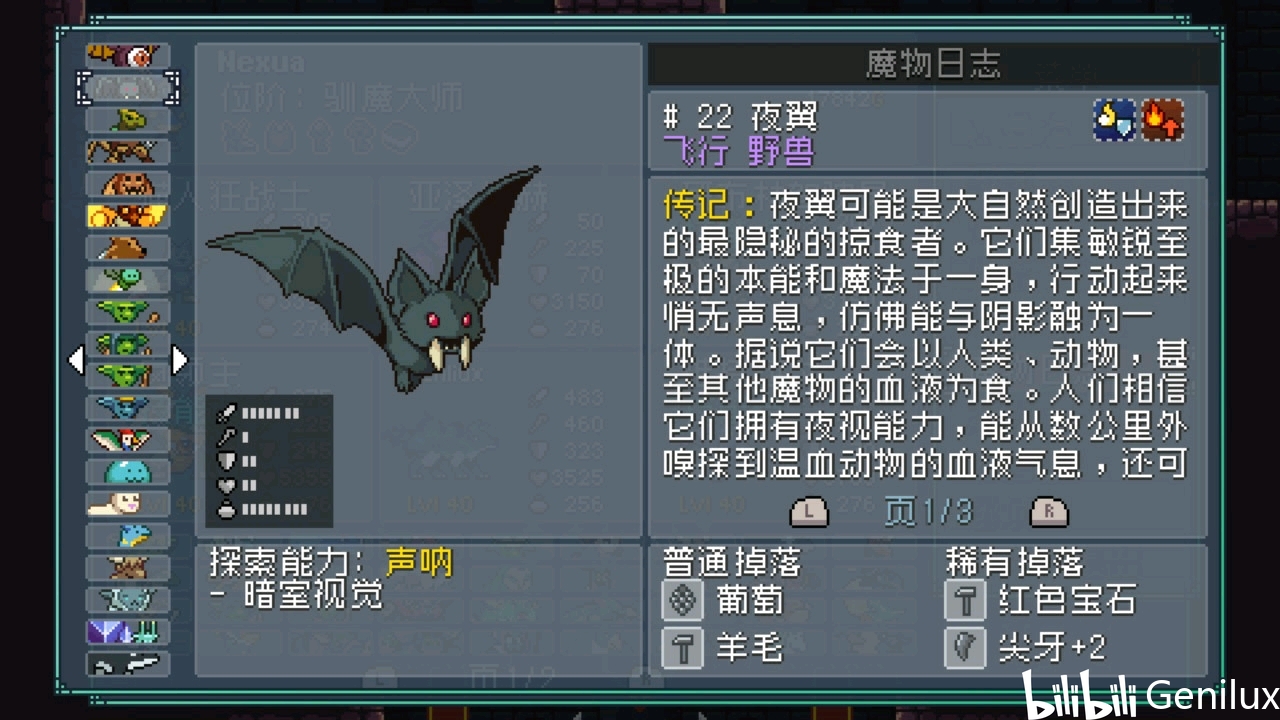The width and height of the screenshot is (1280, 720).
Task: Select the highlighted grey bat entry
Action: click(128, 88)
